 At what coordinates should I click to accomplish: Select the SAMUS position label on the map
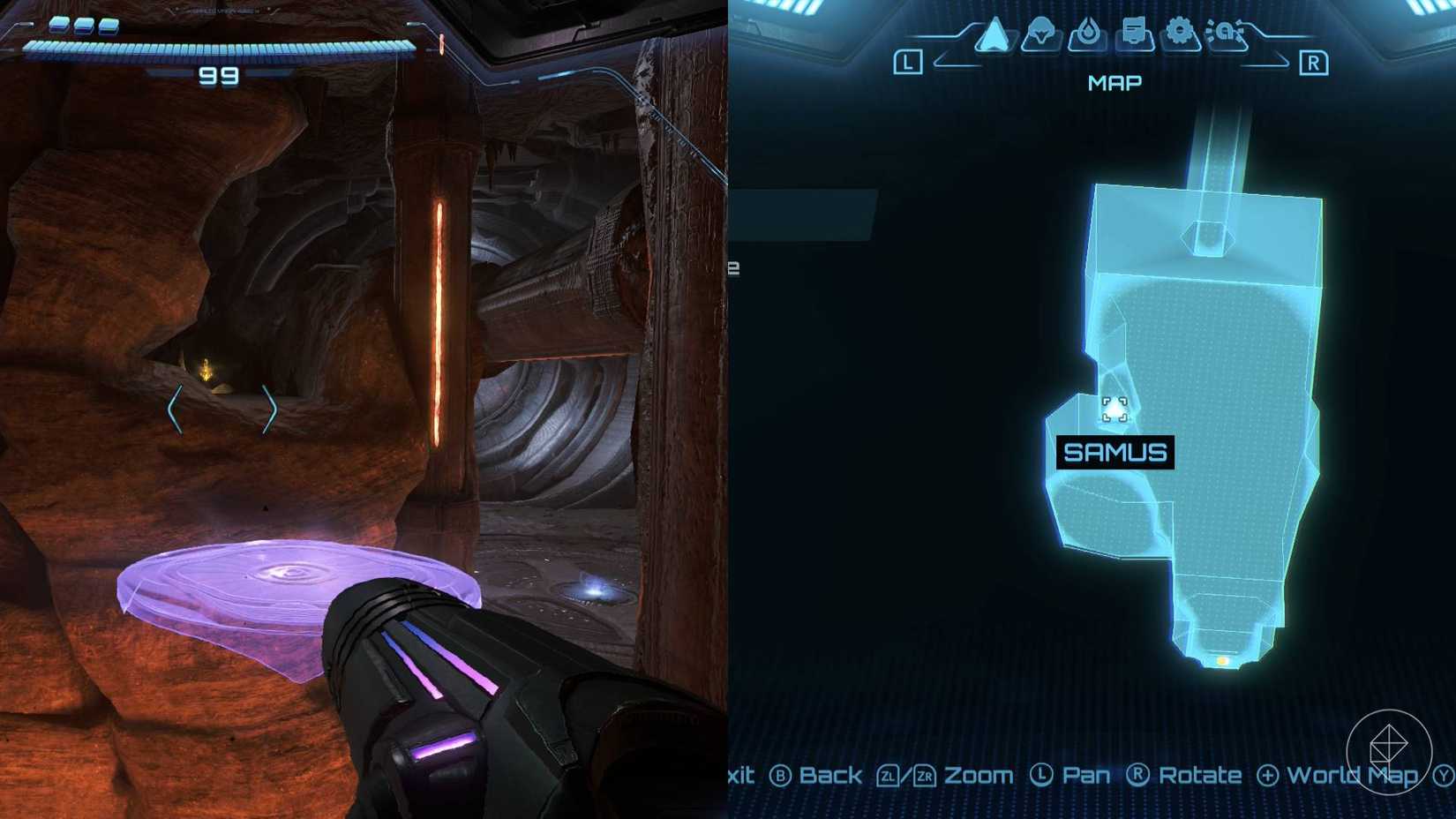point(1115,453)
